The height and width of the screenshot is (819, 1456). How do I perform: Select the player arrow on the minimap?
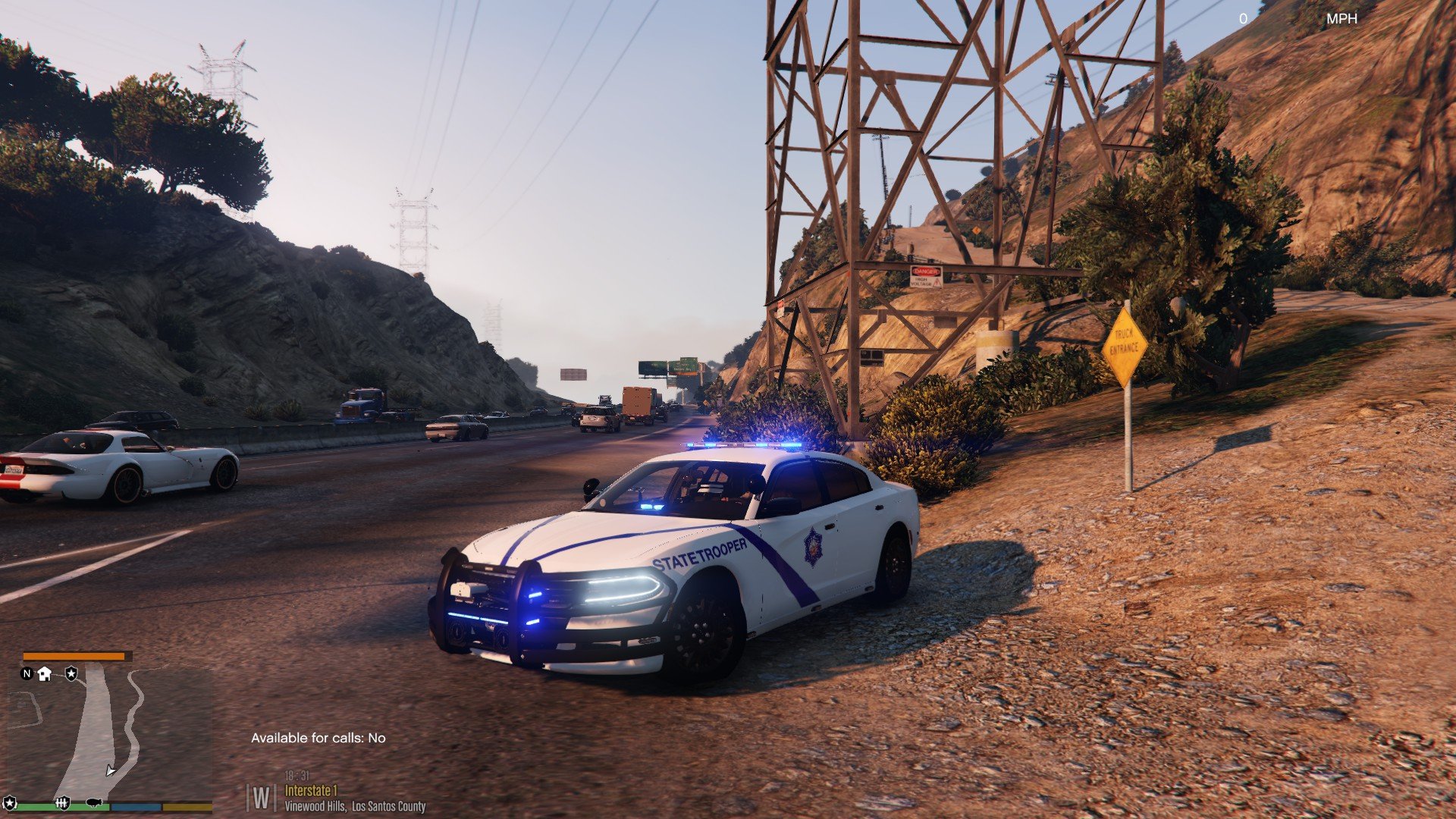coord(111,770)
